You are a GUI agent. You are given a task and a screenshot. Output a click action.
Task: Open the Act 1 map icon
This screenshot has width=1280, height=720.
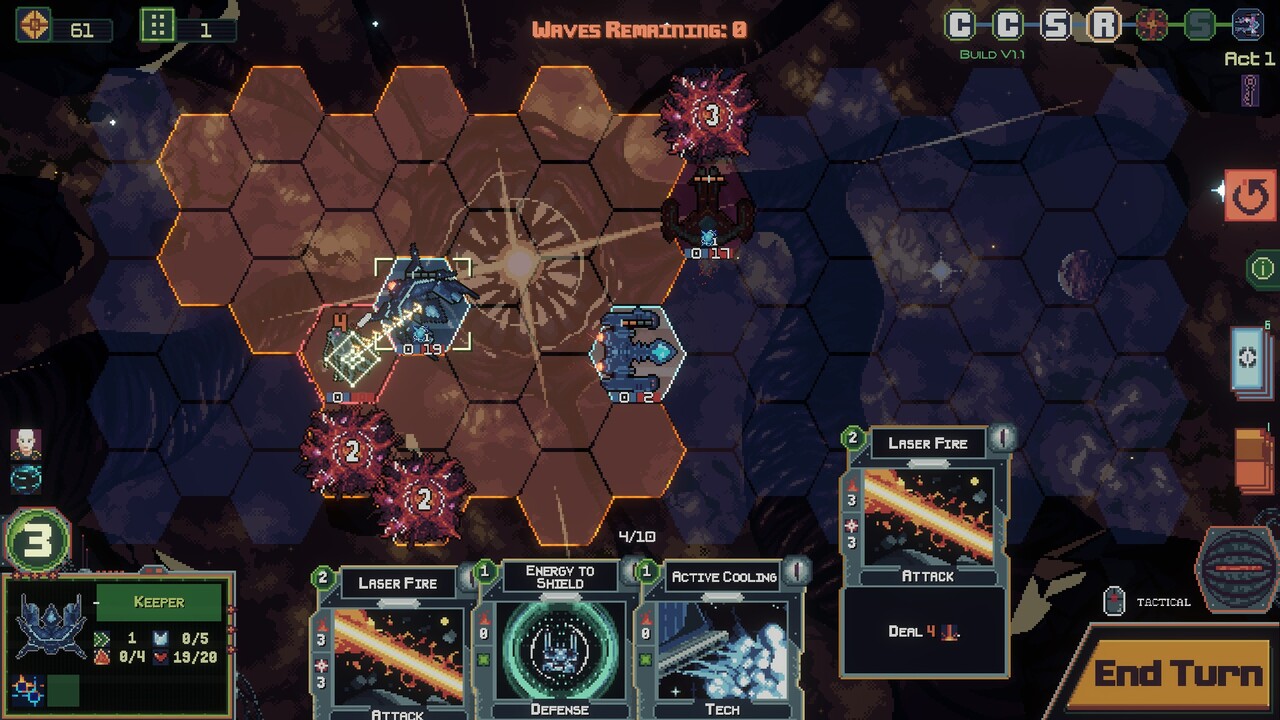[1249, 90]
